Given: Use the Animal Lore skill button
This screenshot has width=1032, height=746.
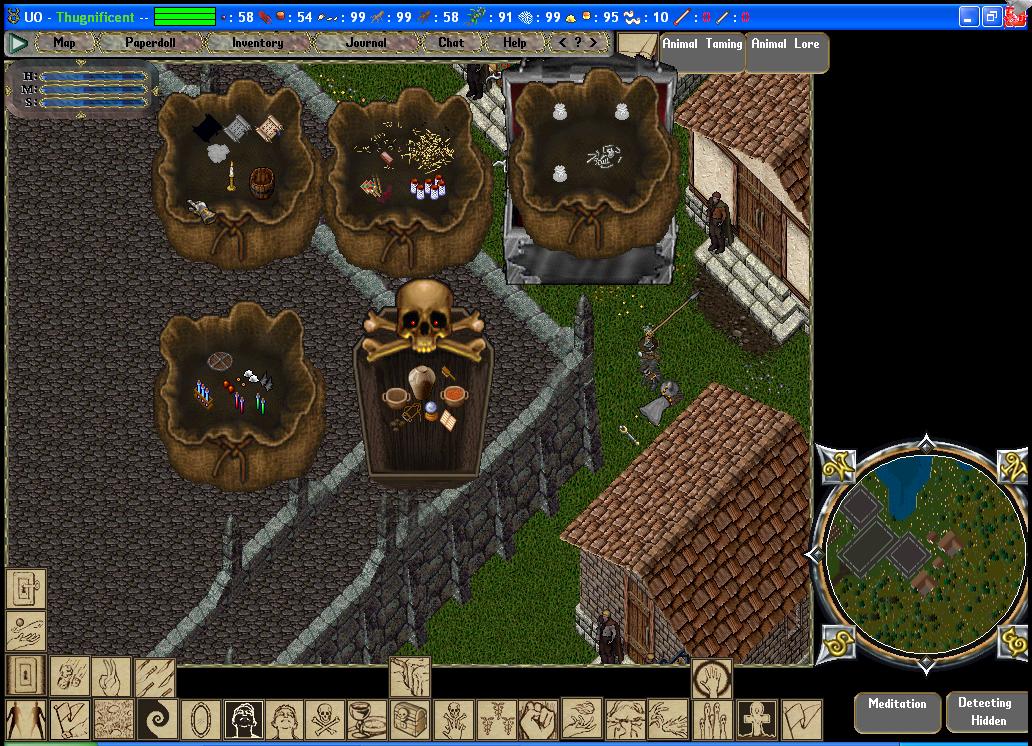Looking at the screenshot, I should pos(785,45).
